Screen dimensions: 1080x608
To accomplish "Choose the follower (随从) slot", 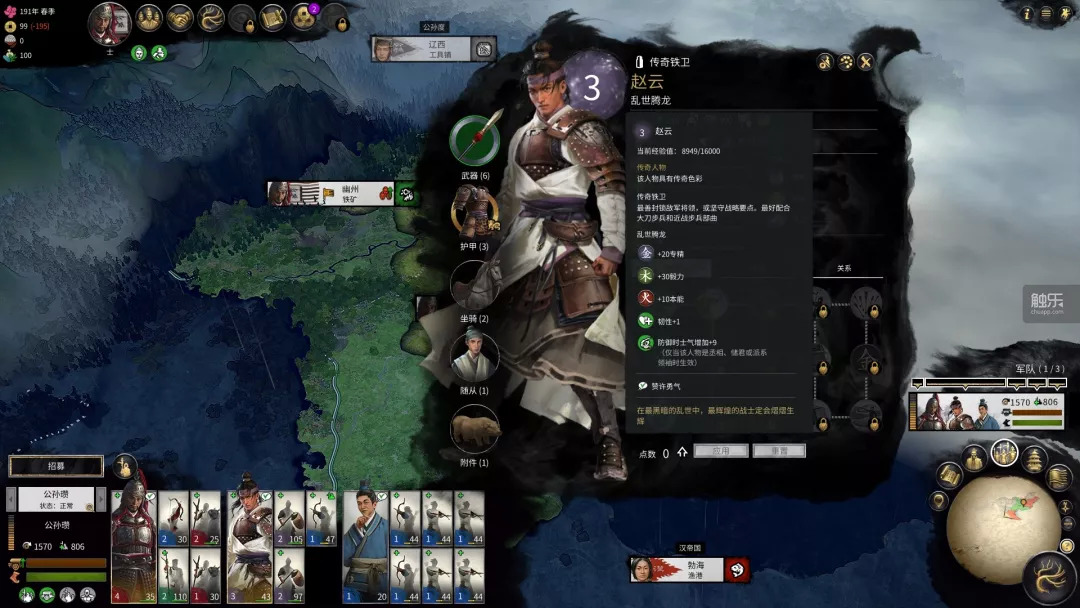I will click(475, 356).
